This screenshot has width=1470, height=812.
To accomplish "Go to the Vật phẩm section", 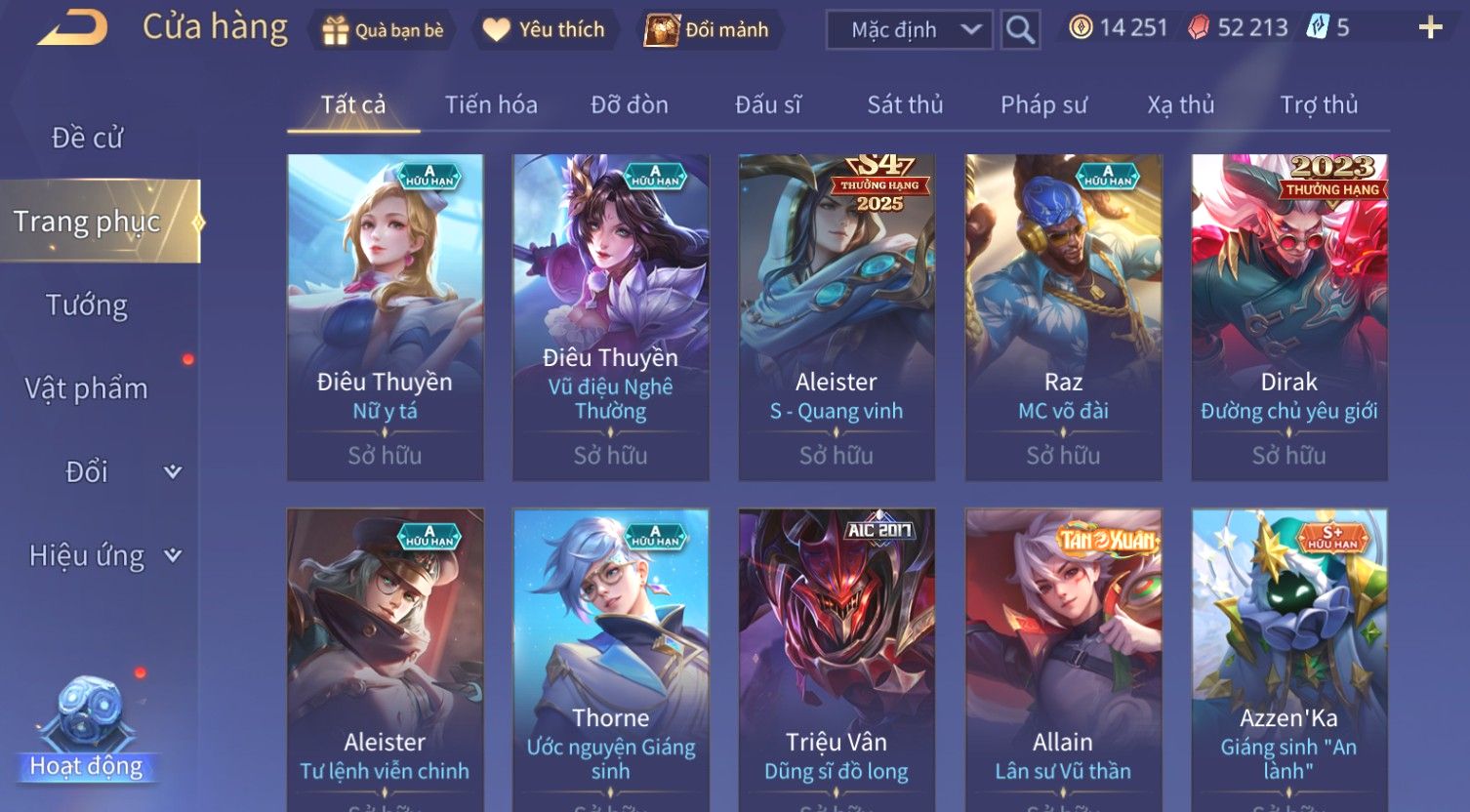I will (x=87, y=388).
